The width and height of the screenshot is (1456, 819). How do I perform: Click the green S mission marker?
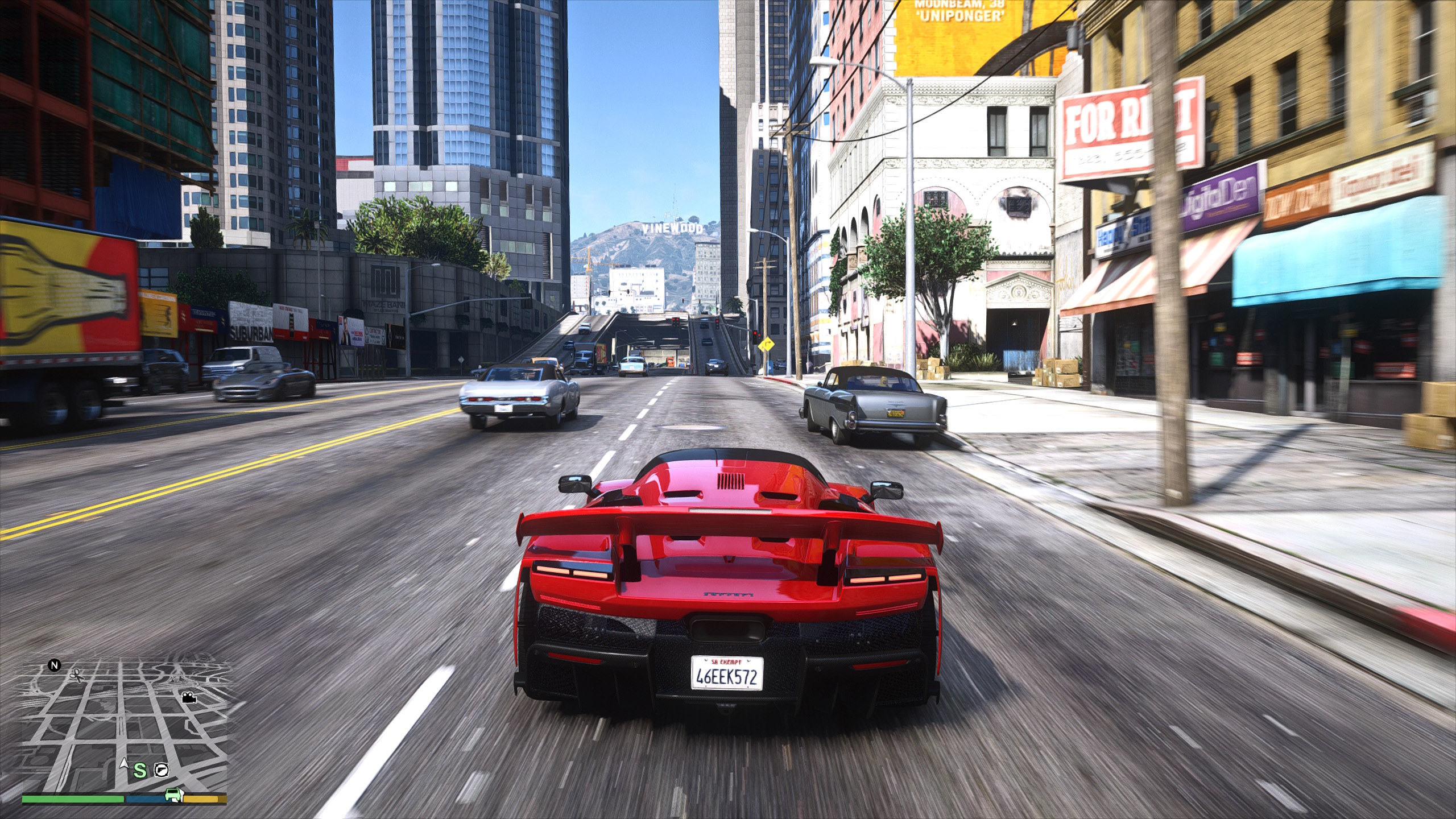pos(140,771)
